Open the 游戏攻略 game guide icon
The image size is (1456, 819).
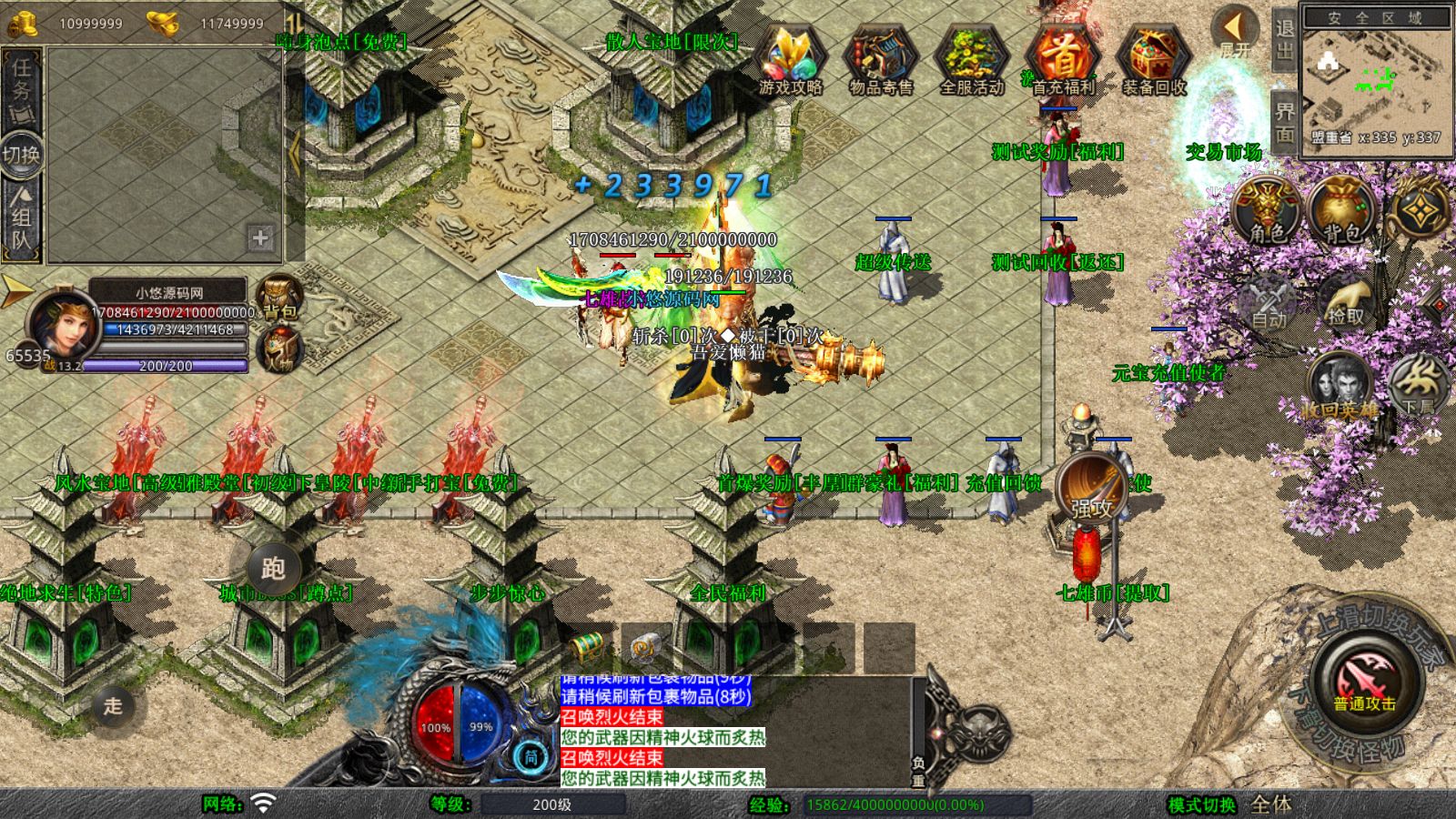(x=790, y=60)
